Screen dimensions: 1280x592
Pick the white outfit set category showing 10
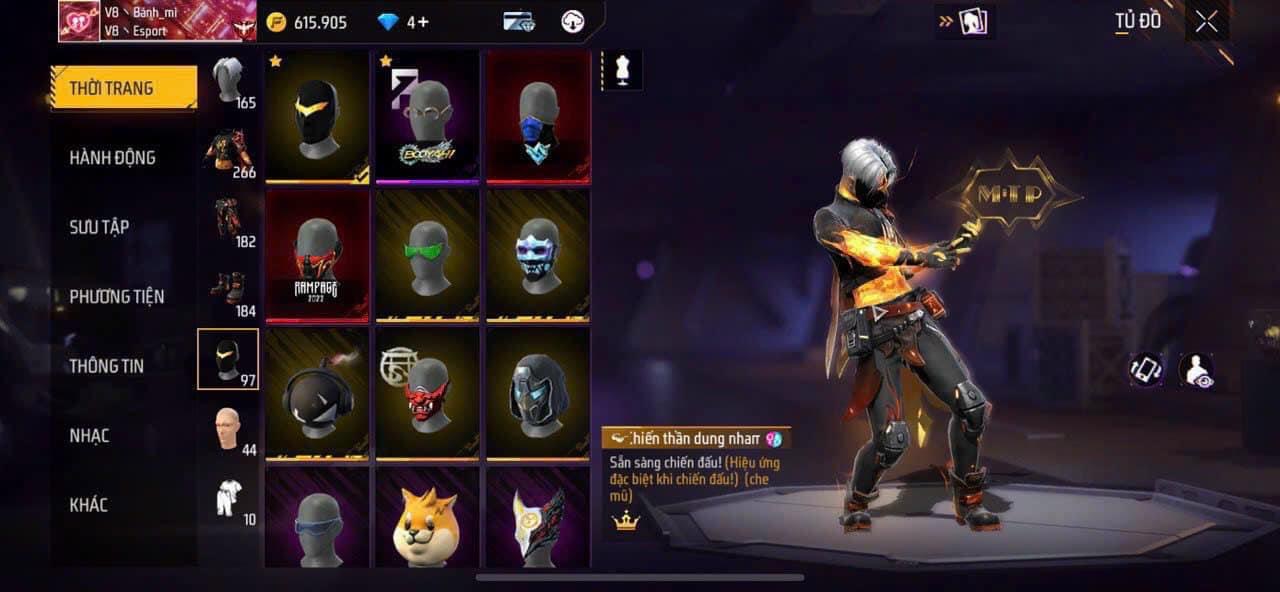[x=229, y=498]
